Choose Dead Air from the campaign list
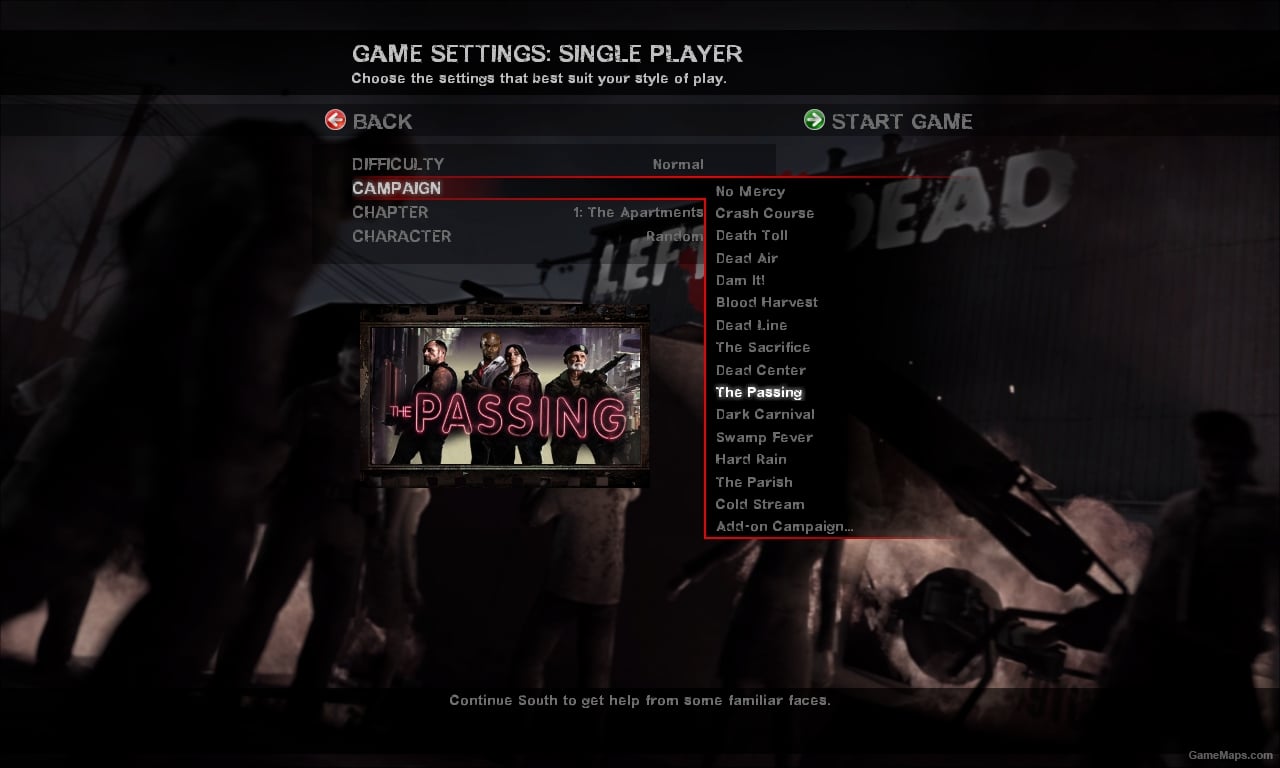The image size is (1280, 768). [x=746, y=258]
